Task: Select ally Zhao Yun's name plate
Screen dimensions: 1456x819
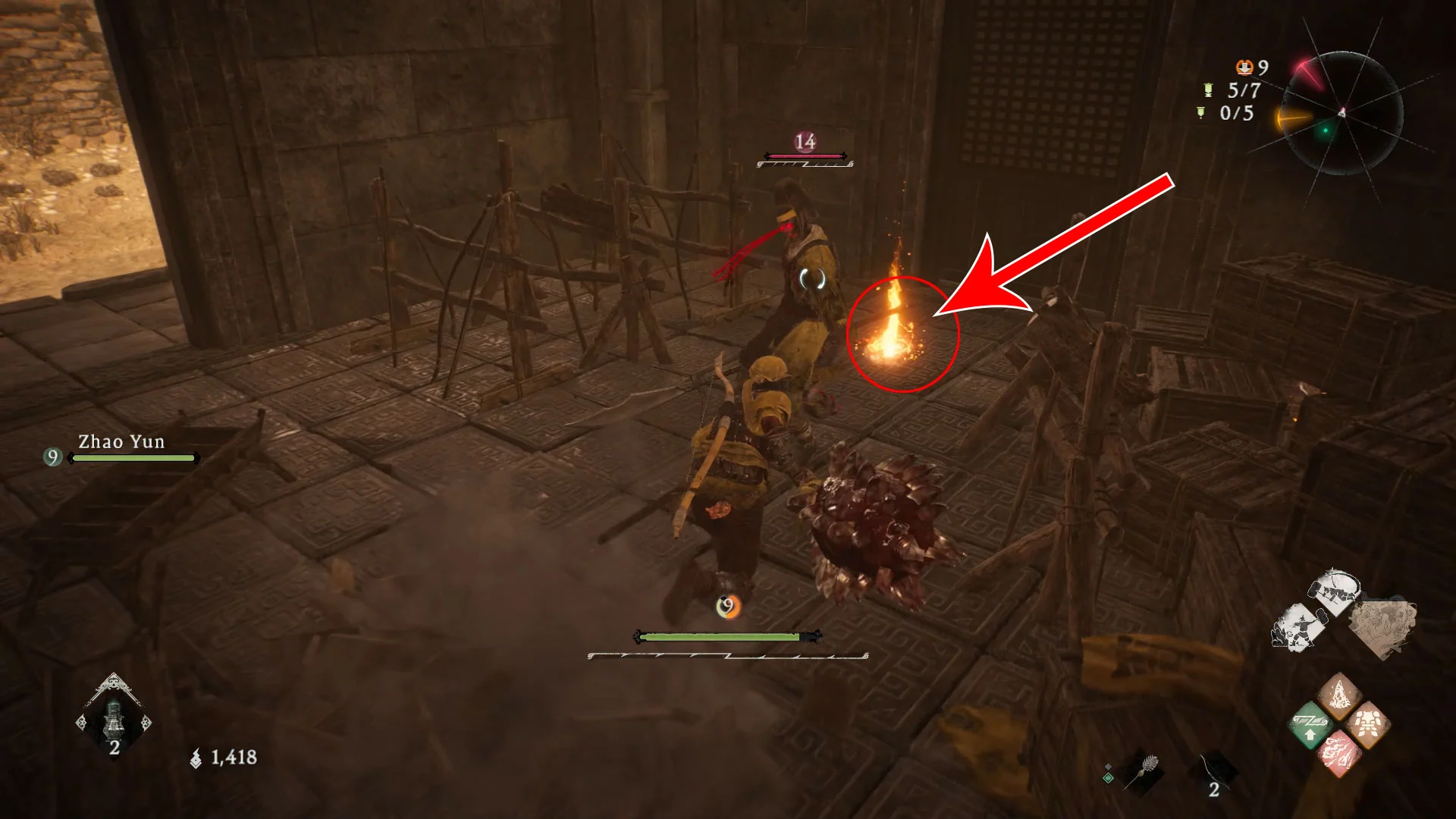Action: coord(121,442)
